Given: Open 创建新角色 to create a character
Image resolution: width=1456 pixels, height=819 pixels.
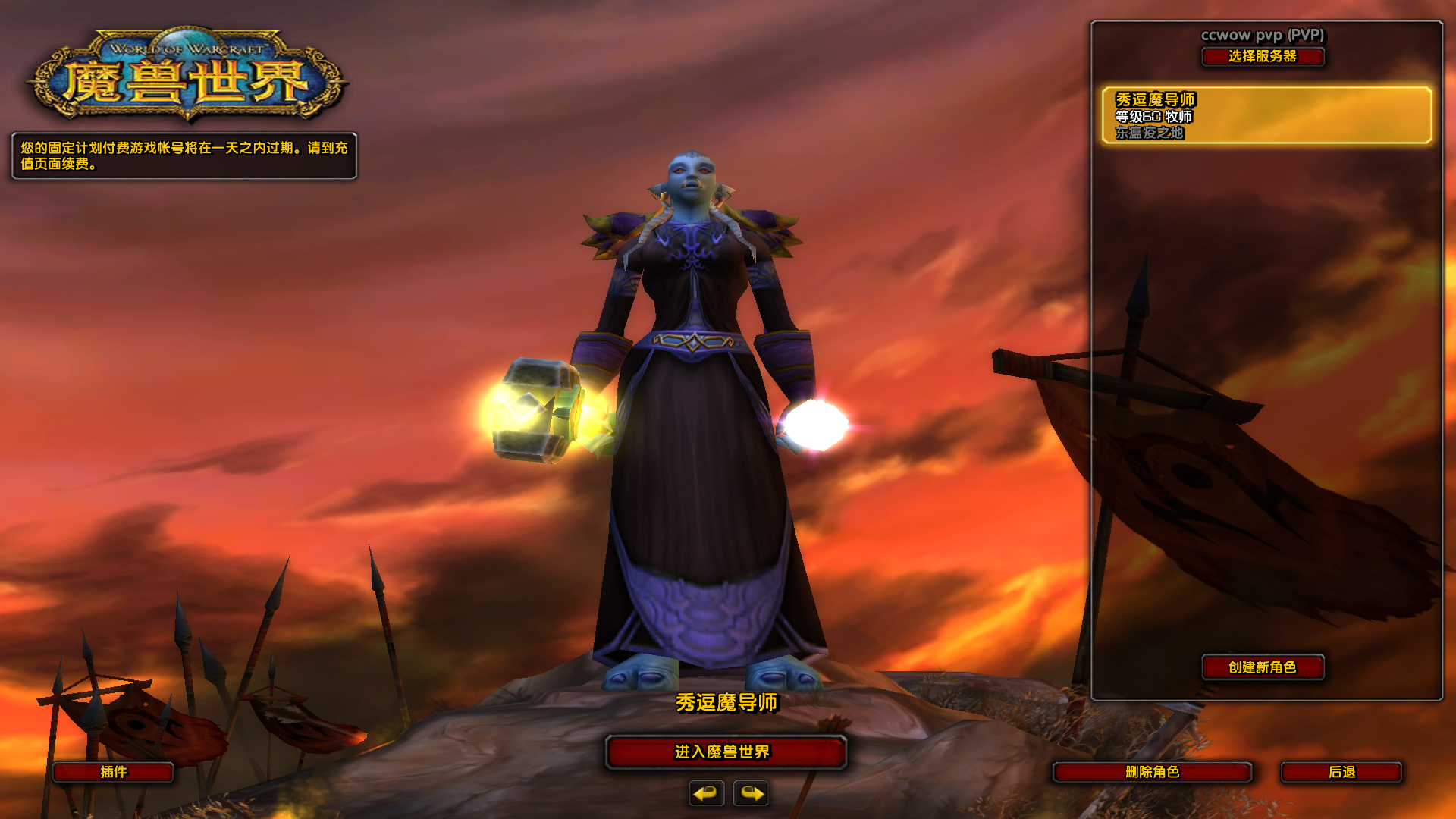Looking at the screenshot, I should click(x=1263, y=667).
